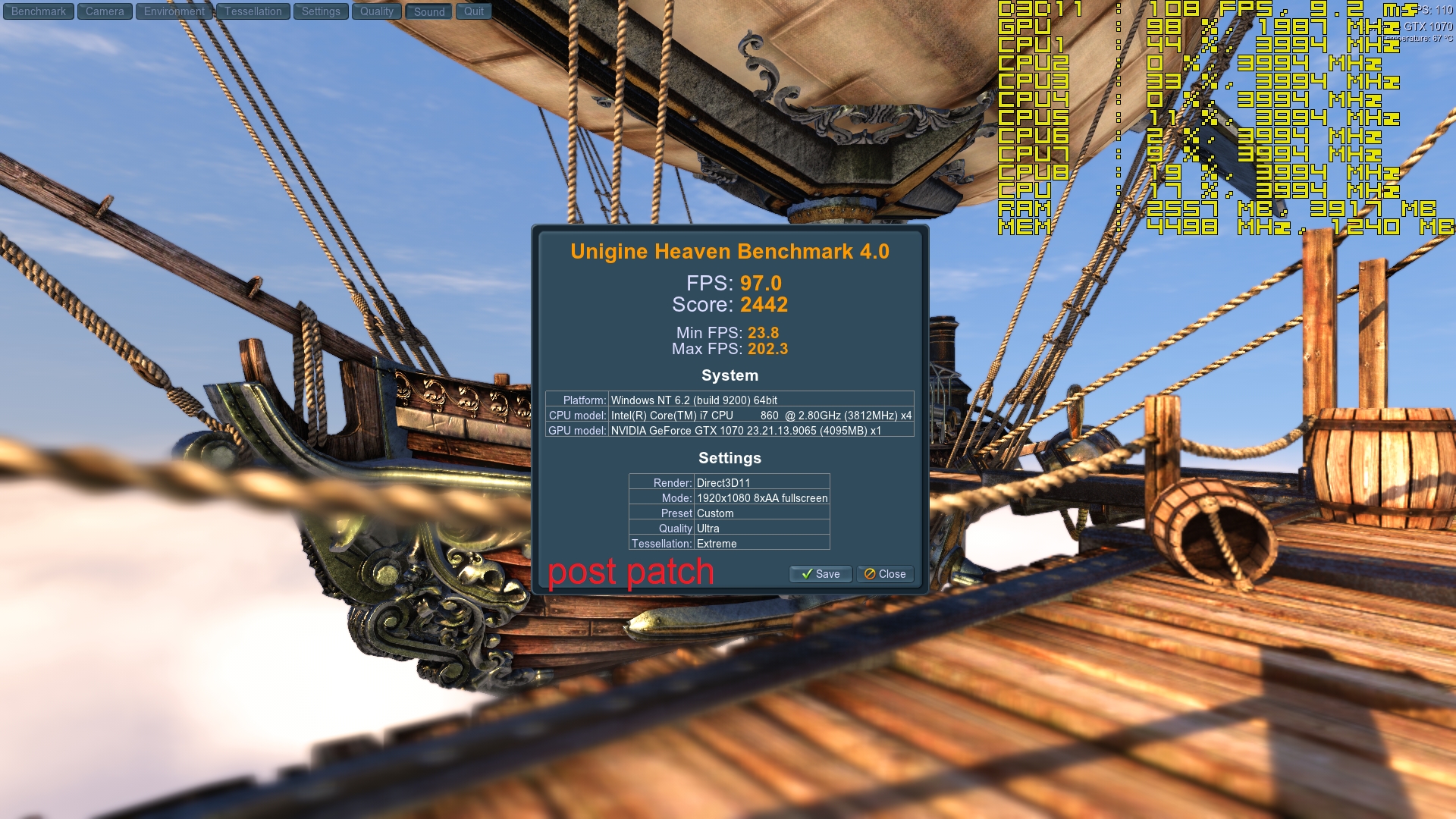Choose the Quality toolbar button
Viewport: 1456px width, 819px height.
(377, 11)
